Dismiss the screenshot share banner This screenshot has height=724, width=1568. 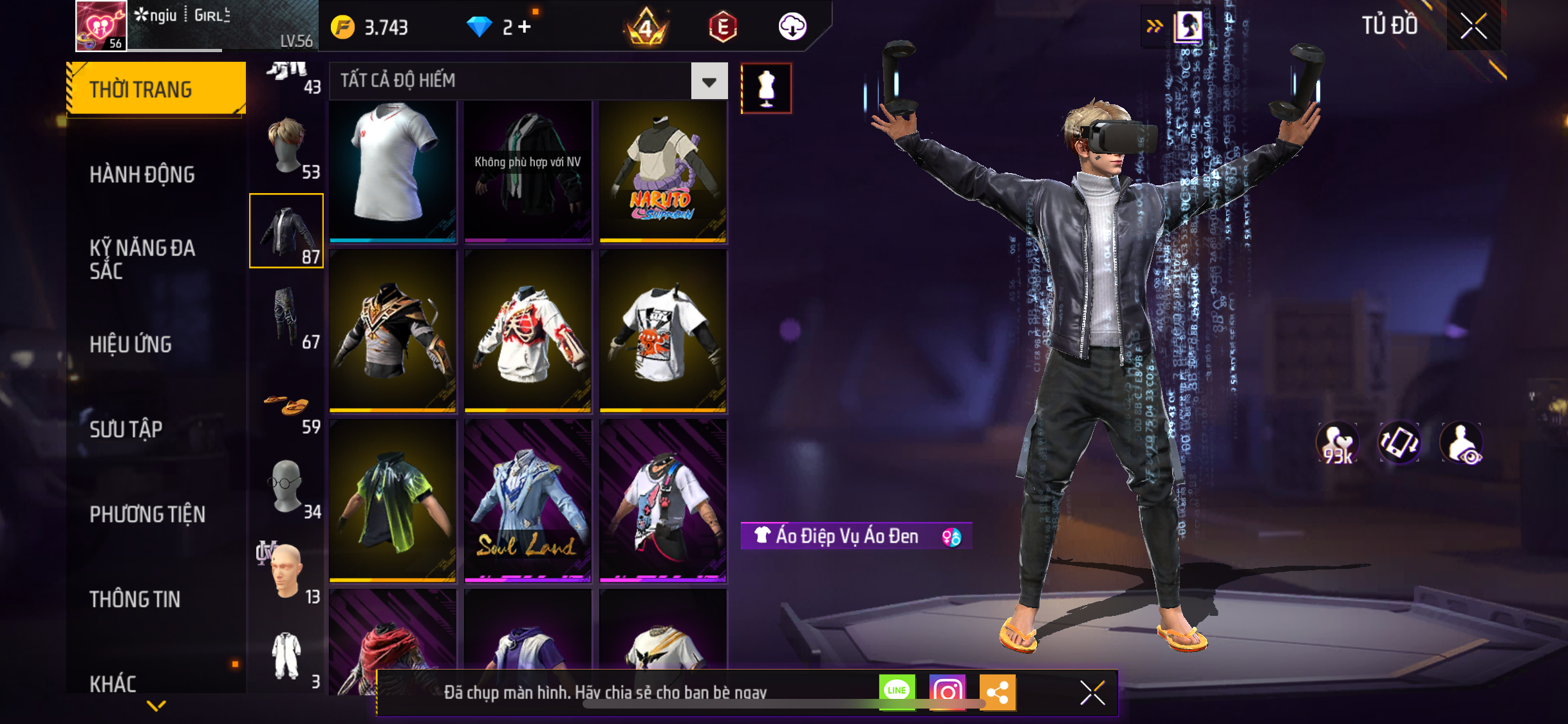[1092, 692]
